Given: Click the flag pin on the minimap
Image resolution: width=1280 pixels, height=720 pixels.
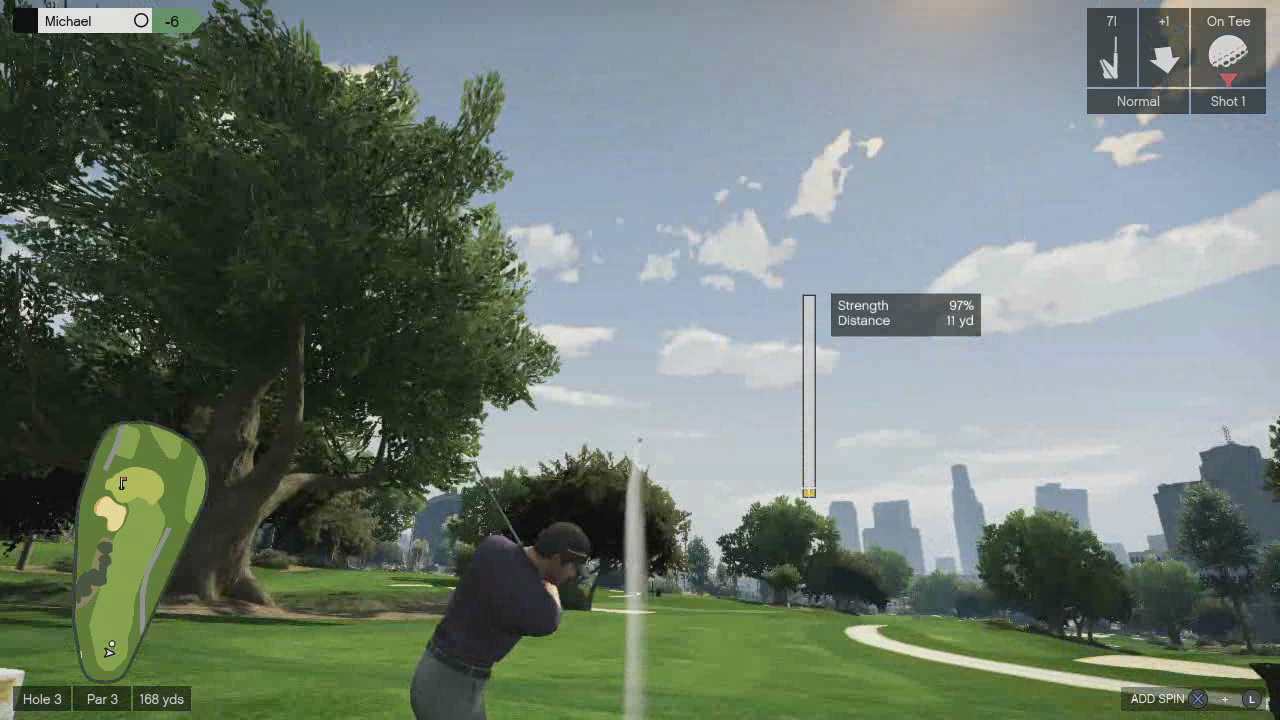Looking at the screenshot, I should point(122,483).
